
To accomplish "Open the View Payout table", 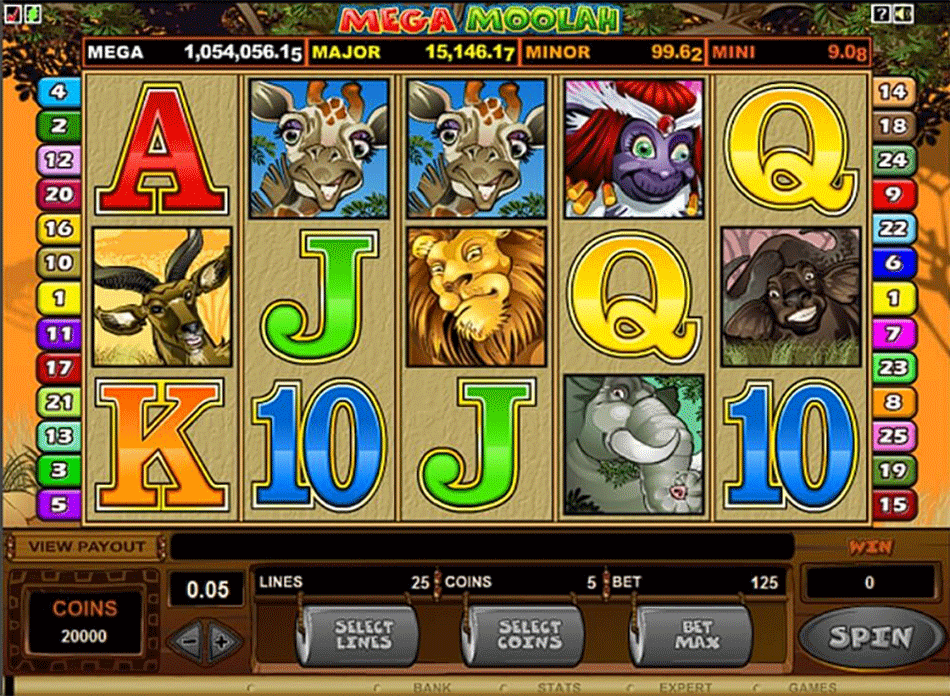I will 87,547.
